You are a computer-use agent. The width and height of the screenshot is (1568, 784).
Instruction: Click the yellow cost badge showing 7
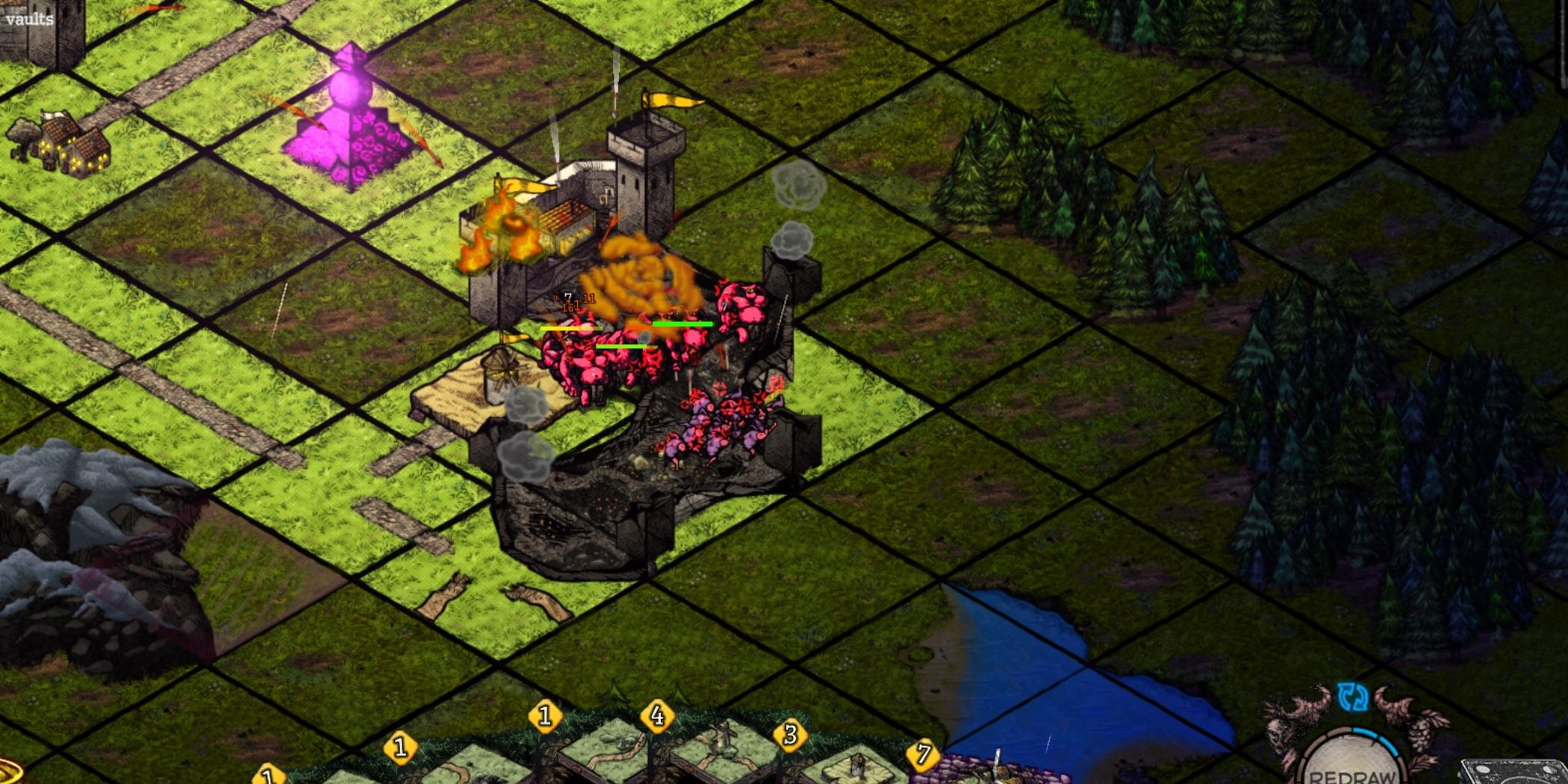click(924, 754)
